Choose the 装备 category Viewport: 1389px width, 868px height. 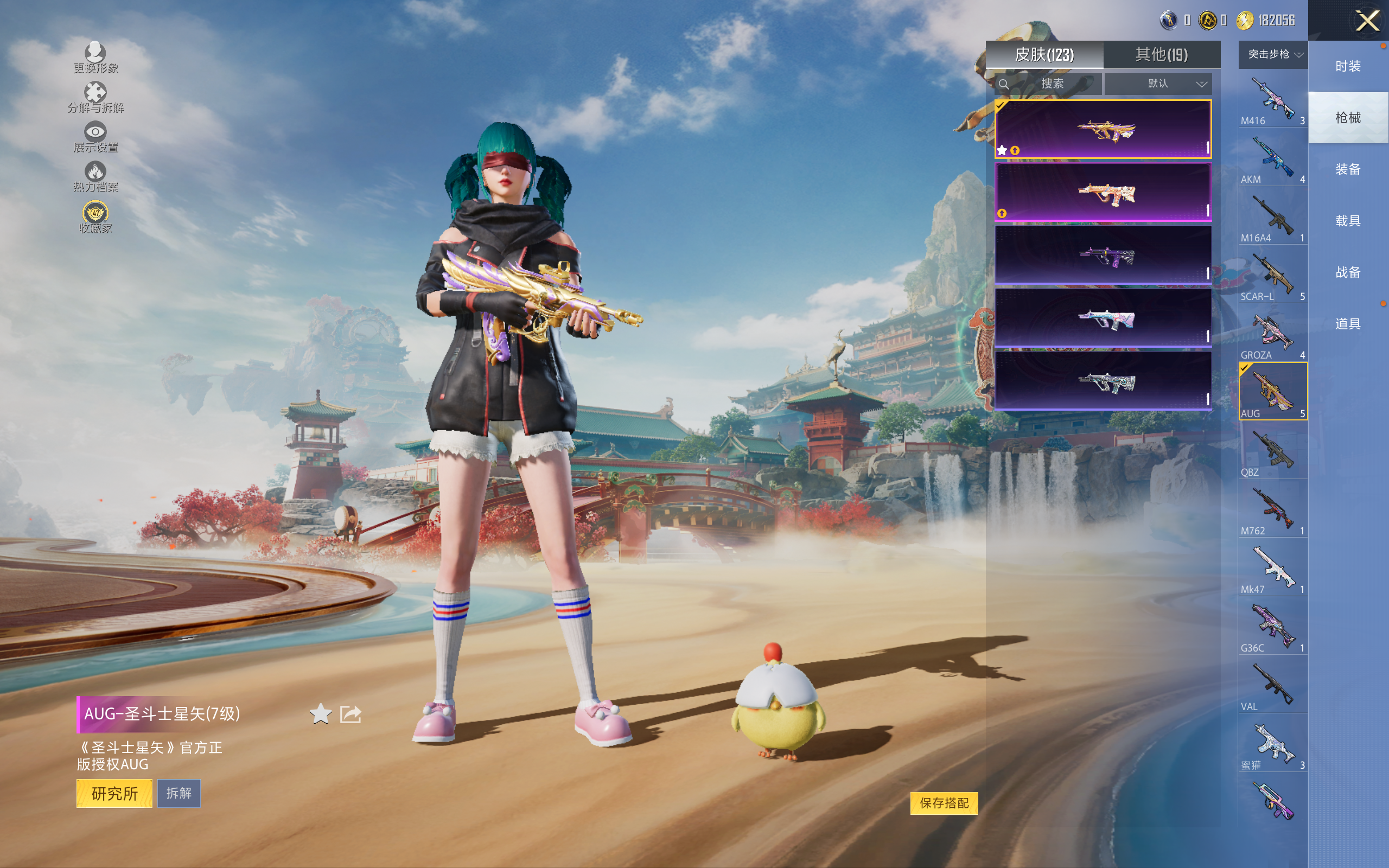1347,169
